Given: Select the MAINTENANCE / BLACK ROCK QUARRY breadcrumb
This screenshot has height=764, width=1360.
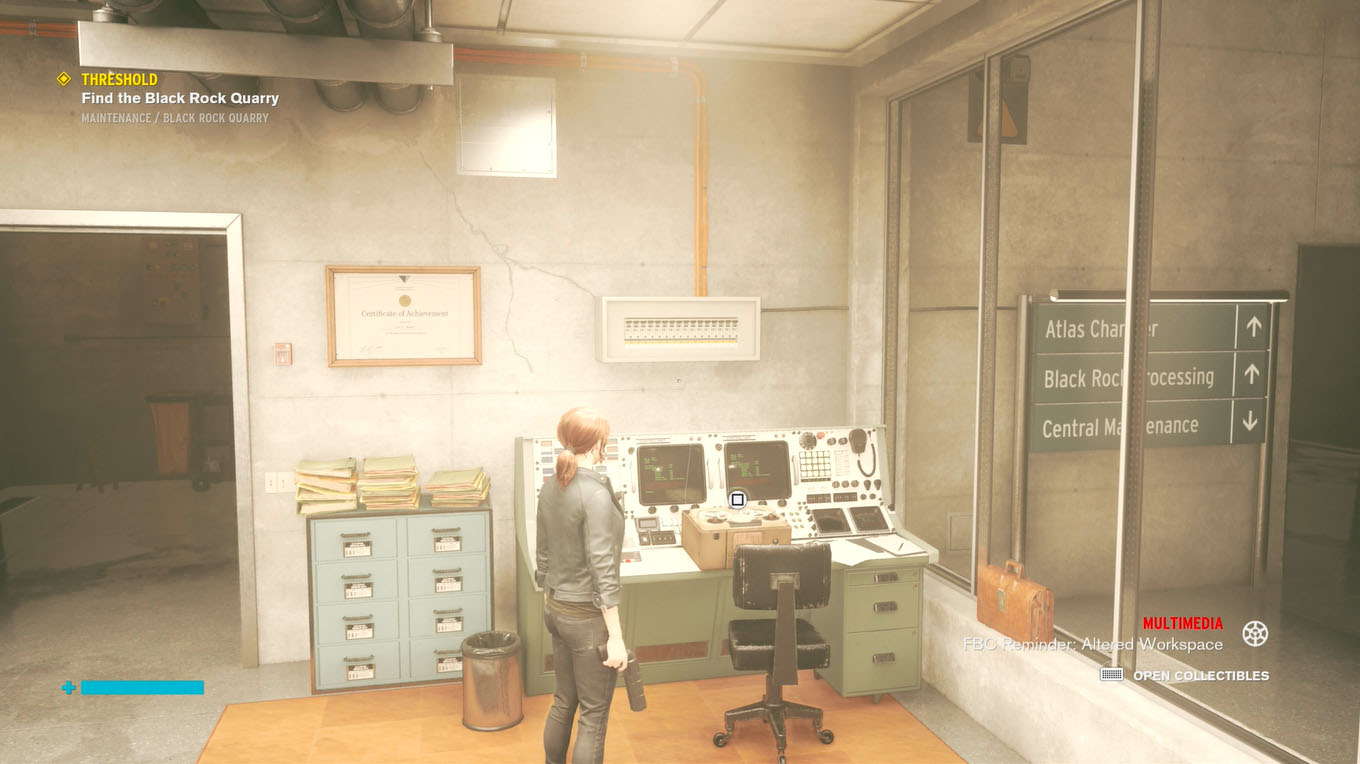Looking at the screenshot, I should click(x=175, y=117).
